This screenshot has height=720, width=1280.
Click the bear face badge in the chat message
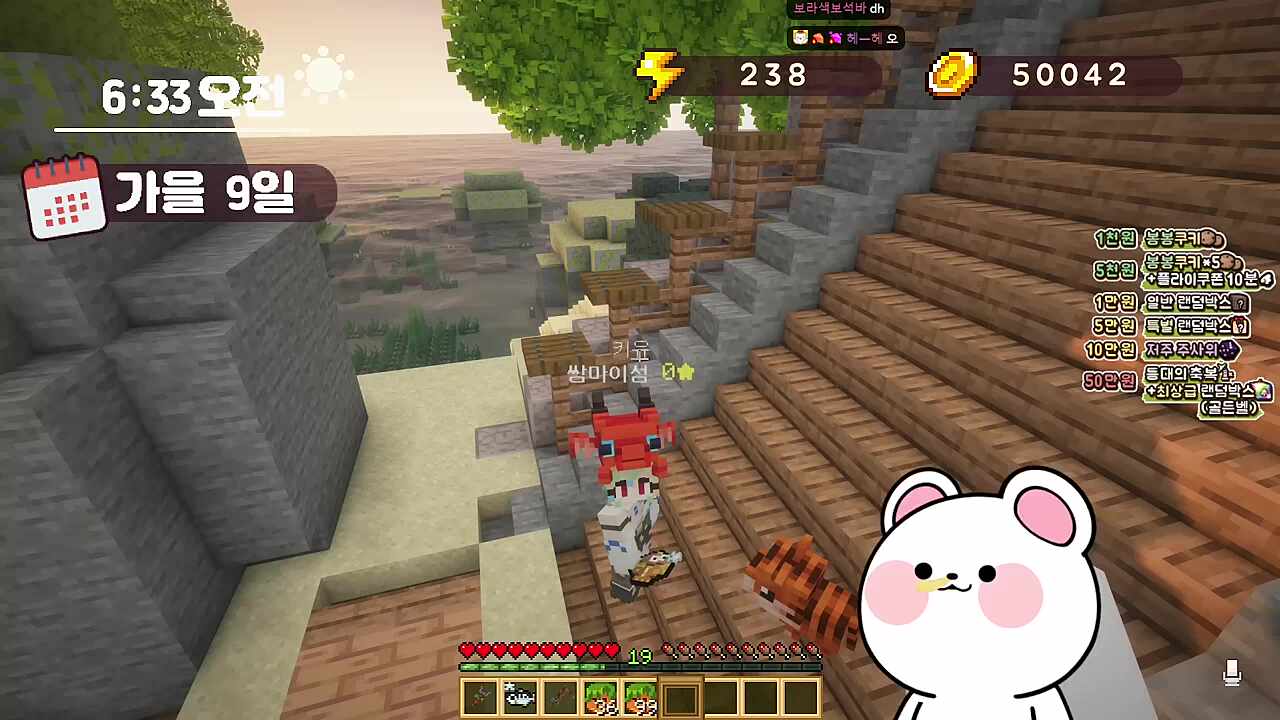(798, 38)
